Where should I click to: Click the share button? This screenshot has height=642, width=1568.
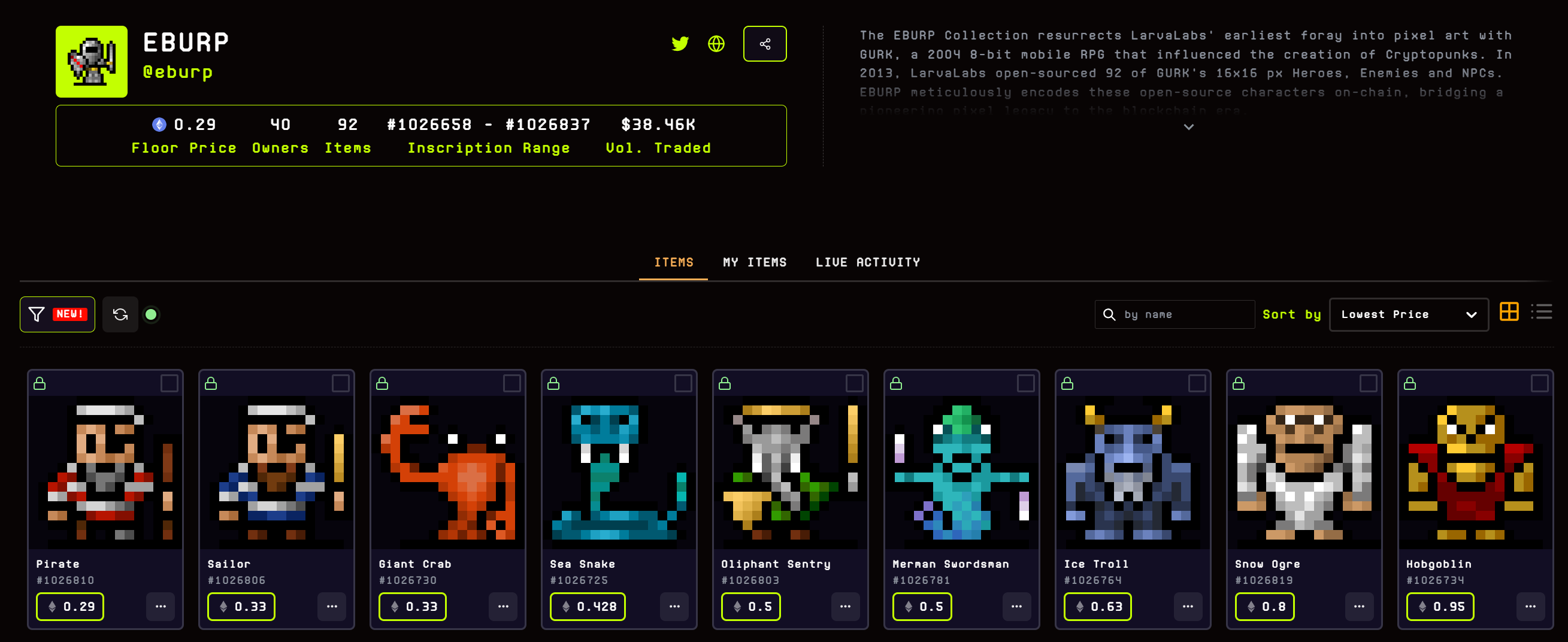764,44
